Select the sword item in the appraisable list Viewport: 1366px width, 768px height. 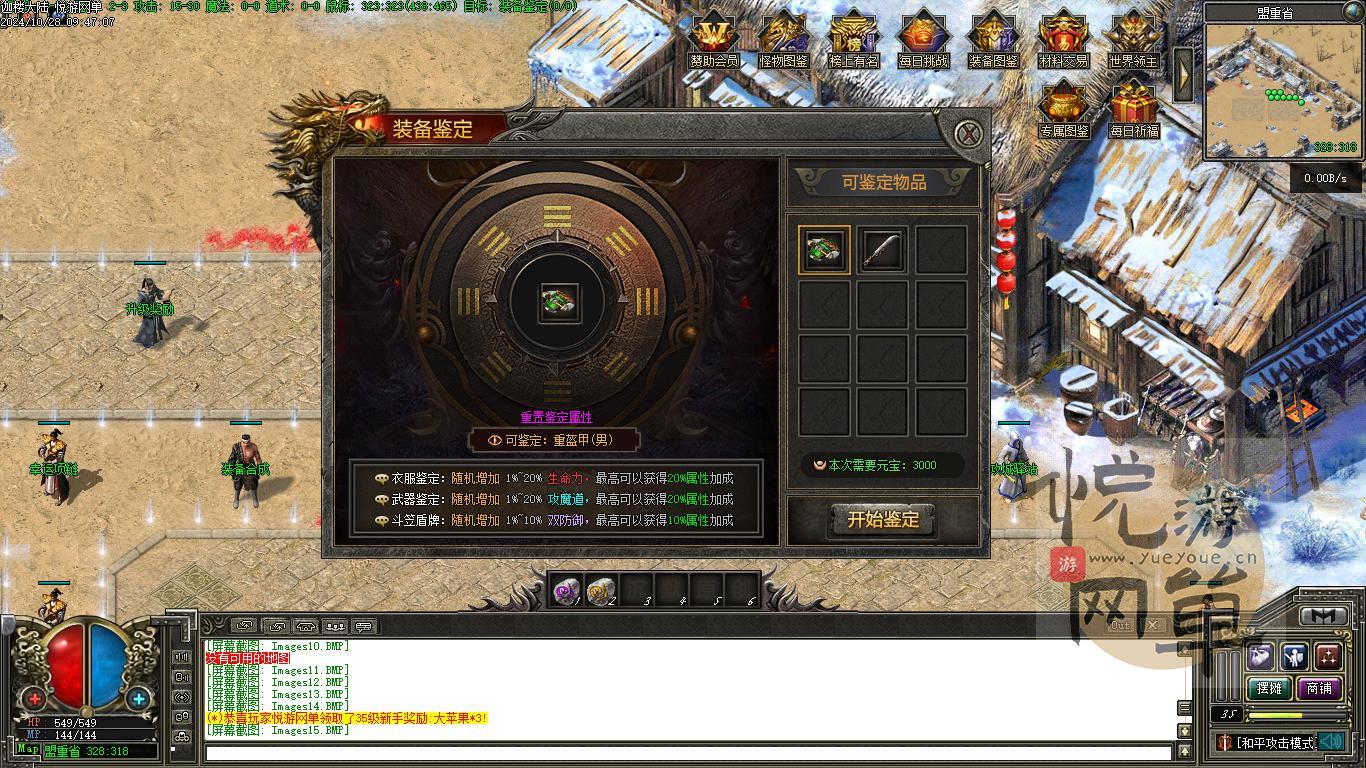click(882, 250)
